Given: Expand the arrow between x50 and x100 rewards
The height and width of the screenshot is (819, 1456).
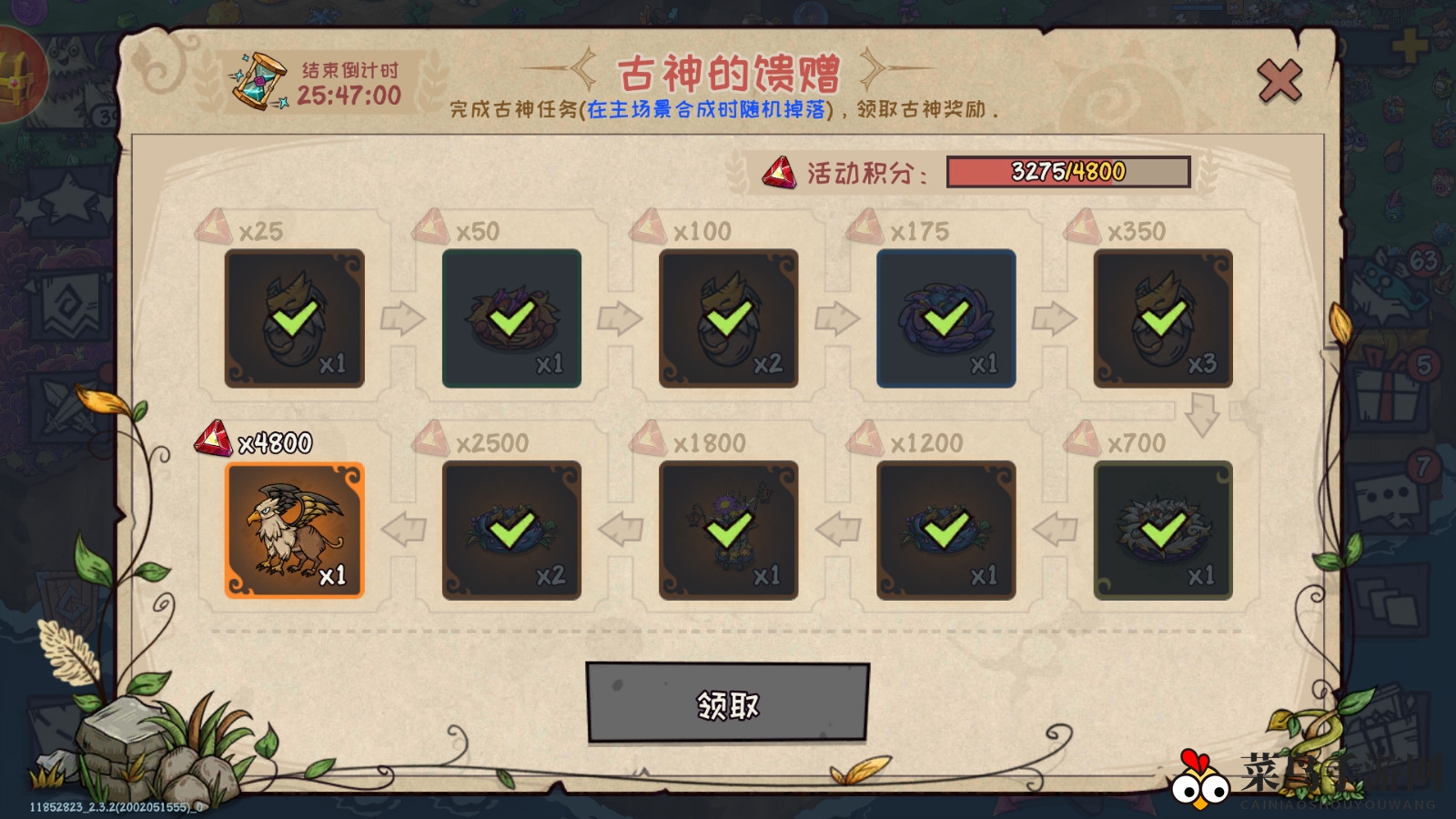Looking at the screenshot, I should (620, 319).
